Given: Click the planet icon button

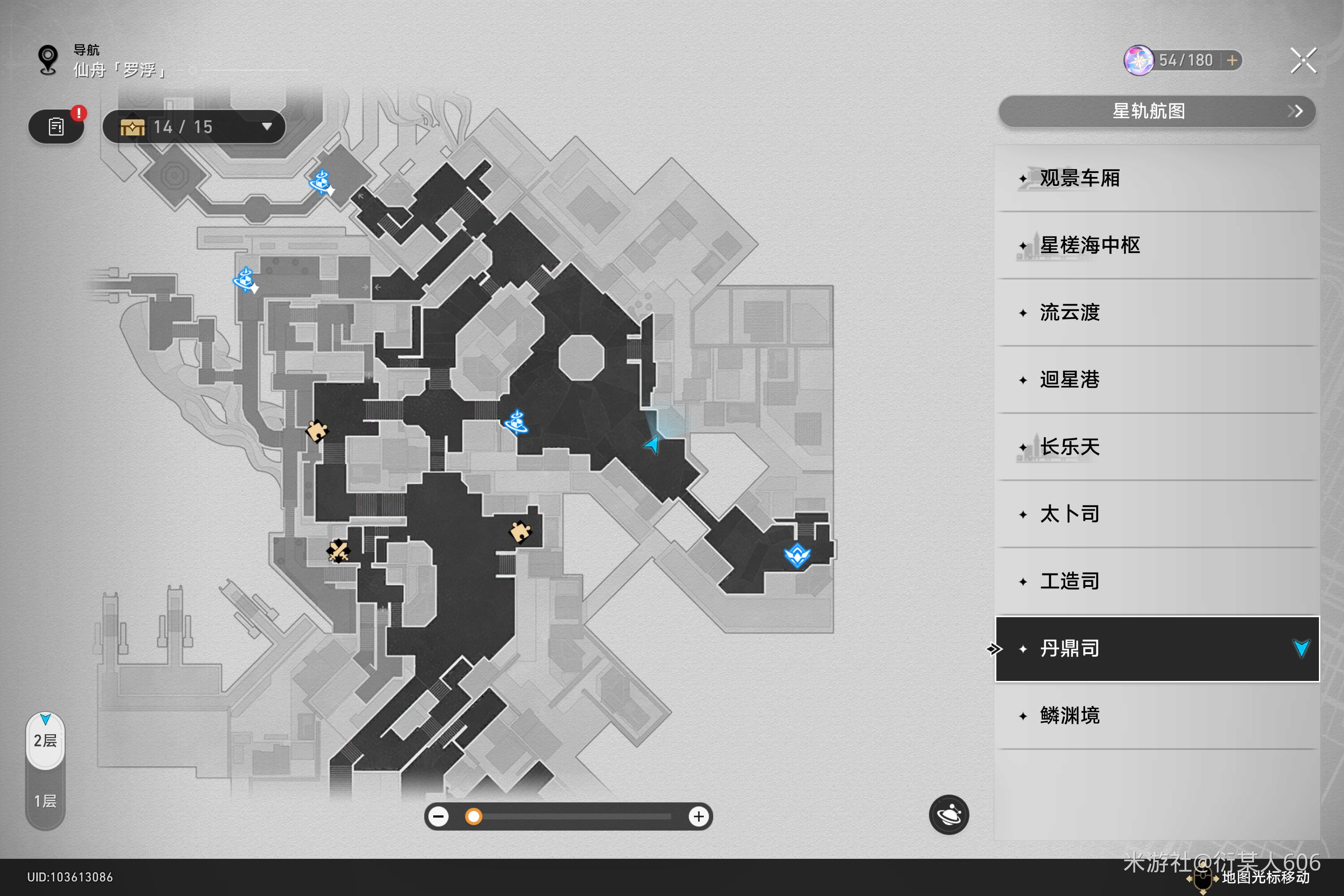Looking at the screenshot, I should 948,814.
